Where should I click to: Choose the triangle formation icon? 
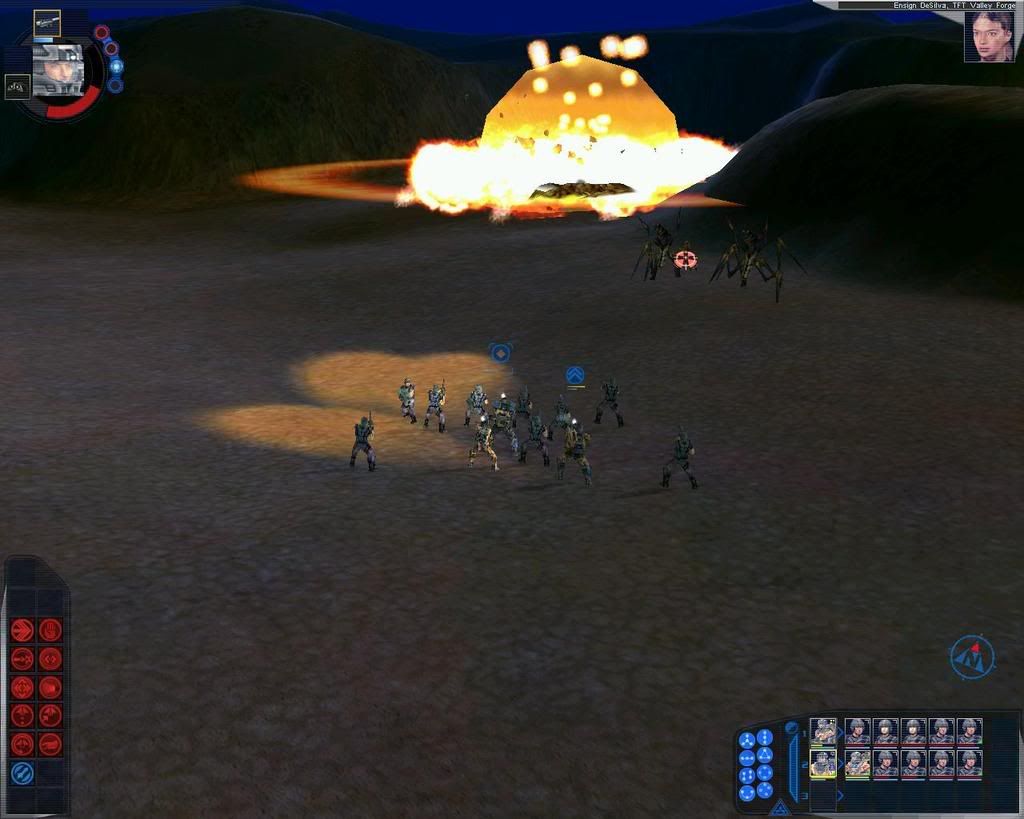(765, 755)
